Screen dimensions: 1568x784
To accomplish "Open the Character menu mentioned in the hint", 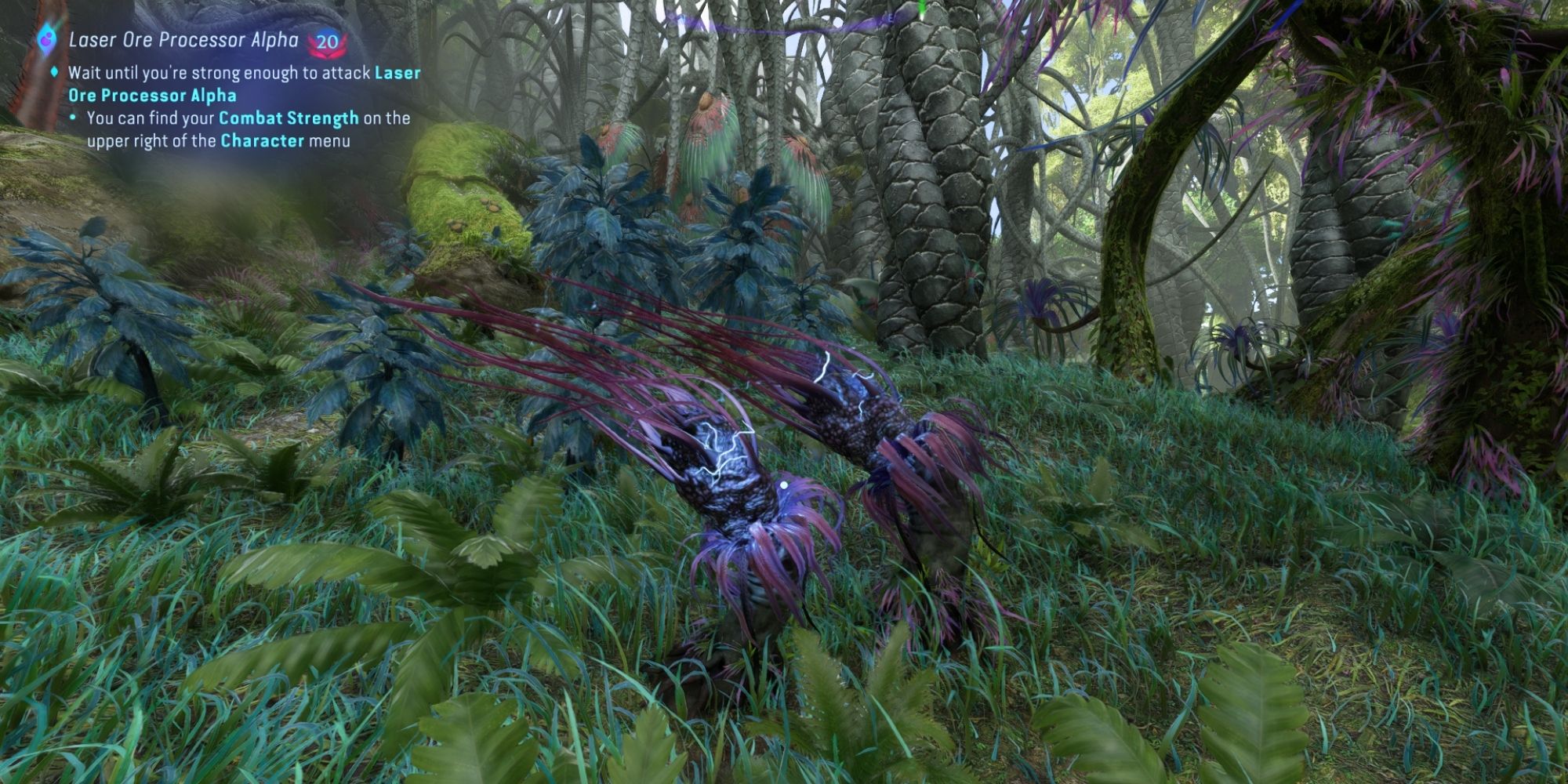I will pyautogui.click(x=263, y=142).
